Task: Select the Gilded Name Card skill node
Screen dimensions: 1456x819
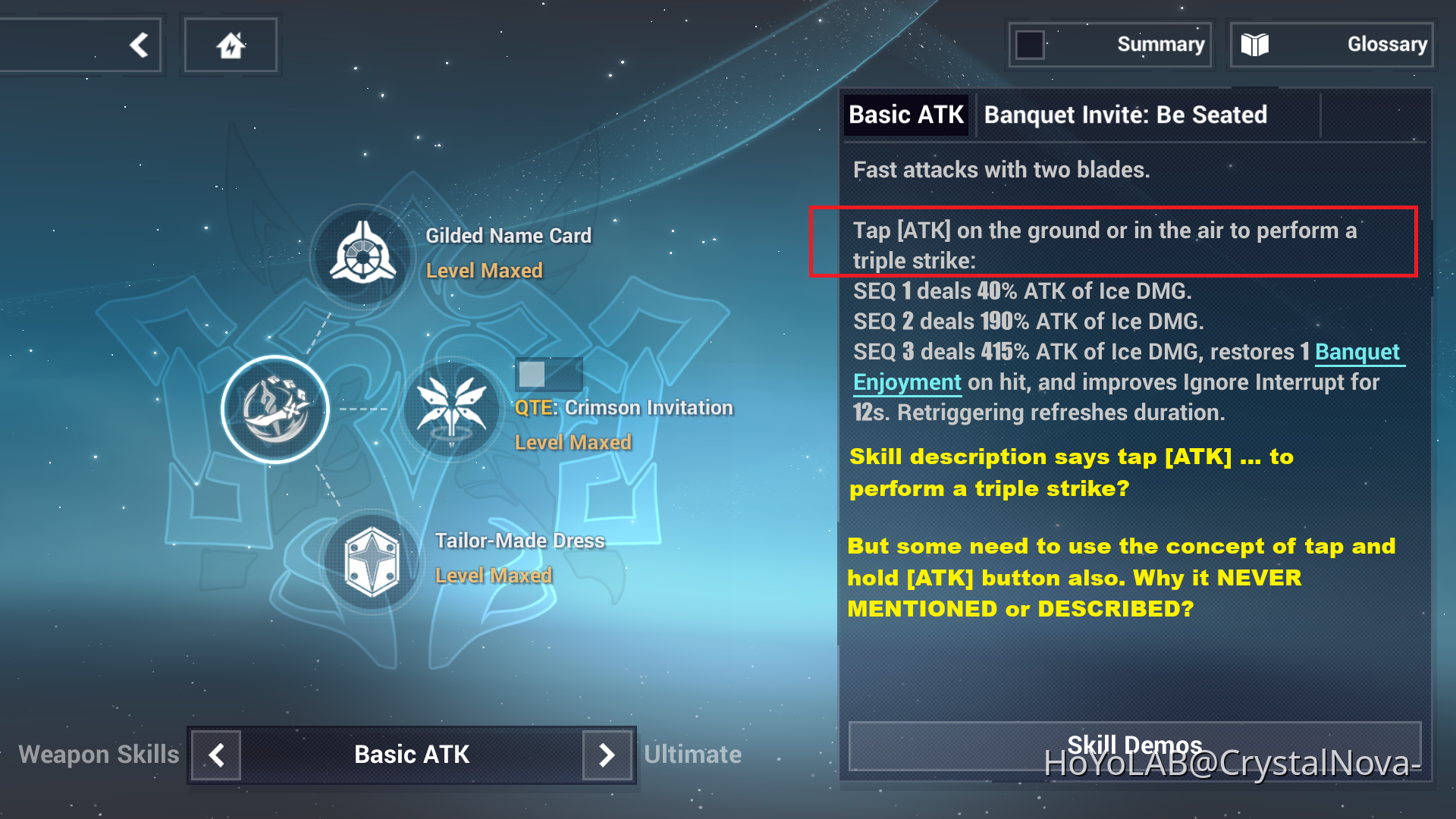Action: [362, 255]
